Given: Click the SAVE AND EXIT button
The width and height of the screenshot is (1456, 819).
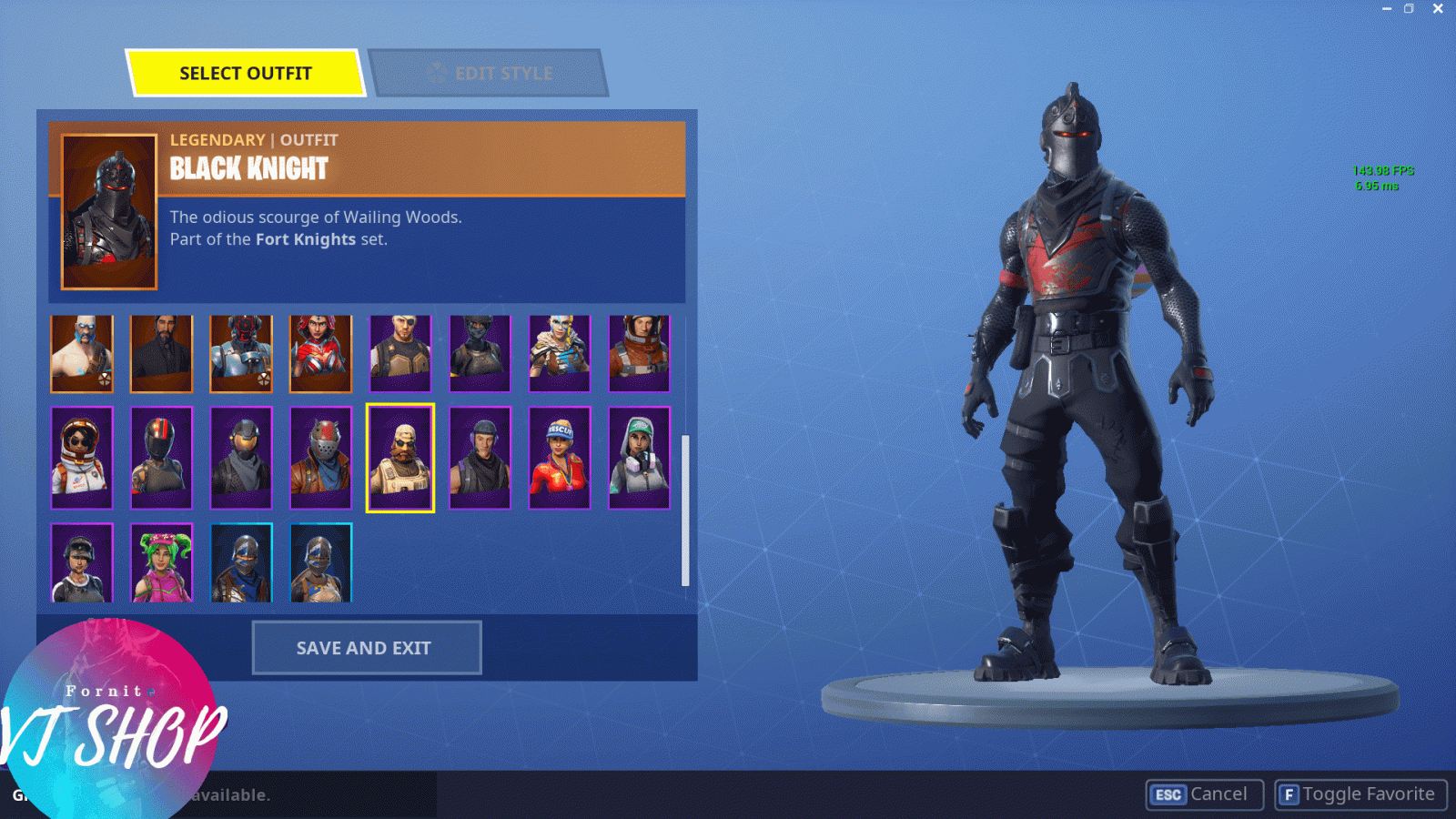Looking at the screenshot, I should (366, 648).
